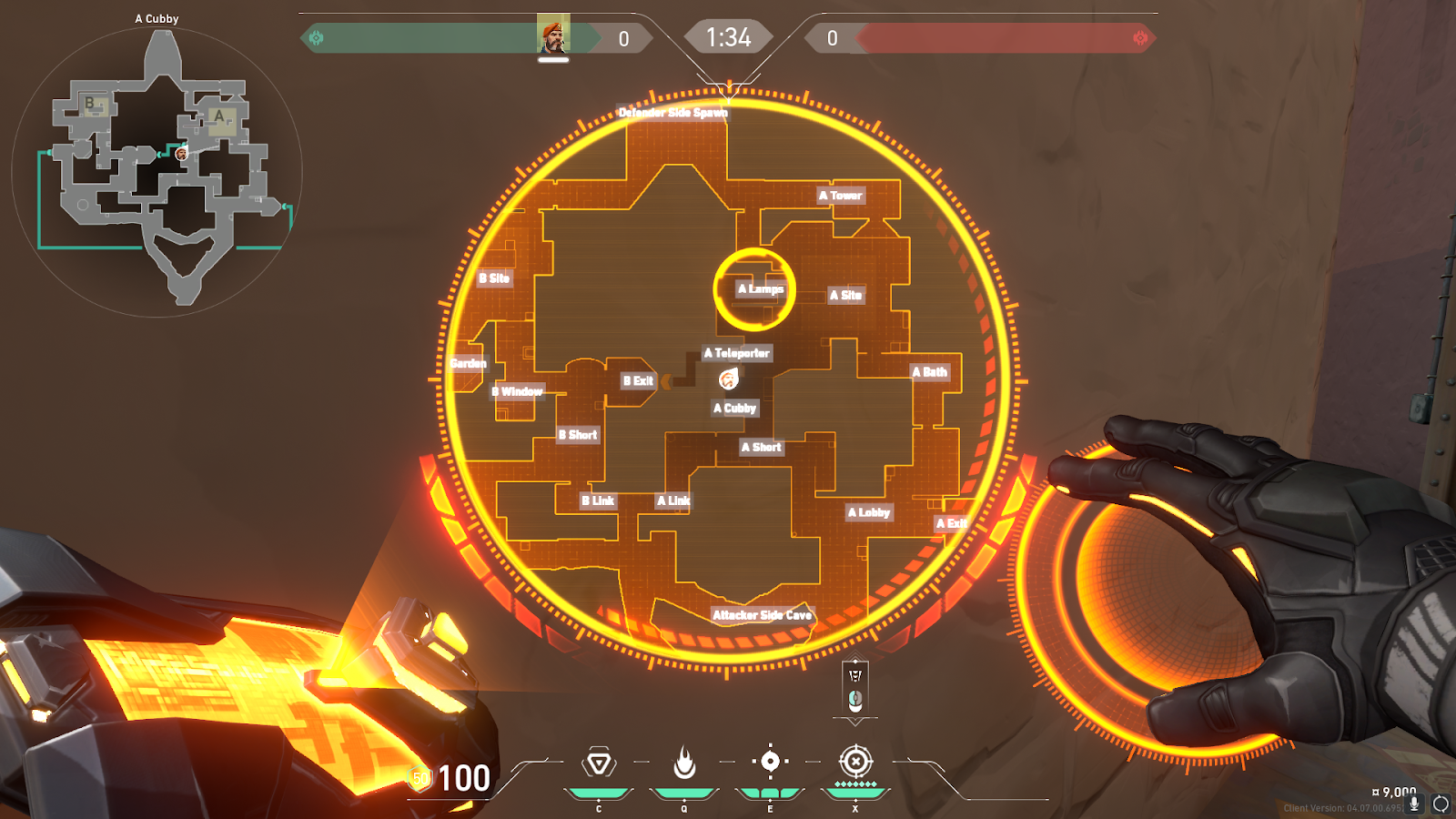Pick the A Short location label
This screenshot has height=819, width=1456.
click(x=761, y=447)
